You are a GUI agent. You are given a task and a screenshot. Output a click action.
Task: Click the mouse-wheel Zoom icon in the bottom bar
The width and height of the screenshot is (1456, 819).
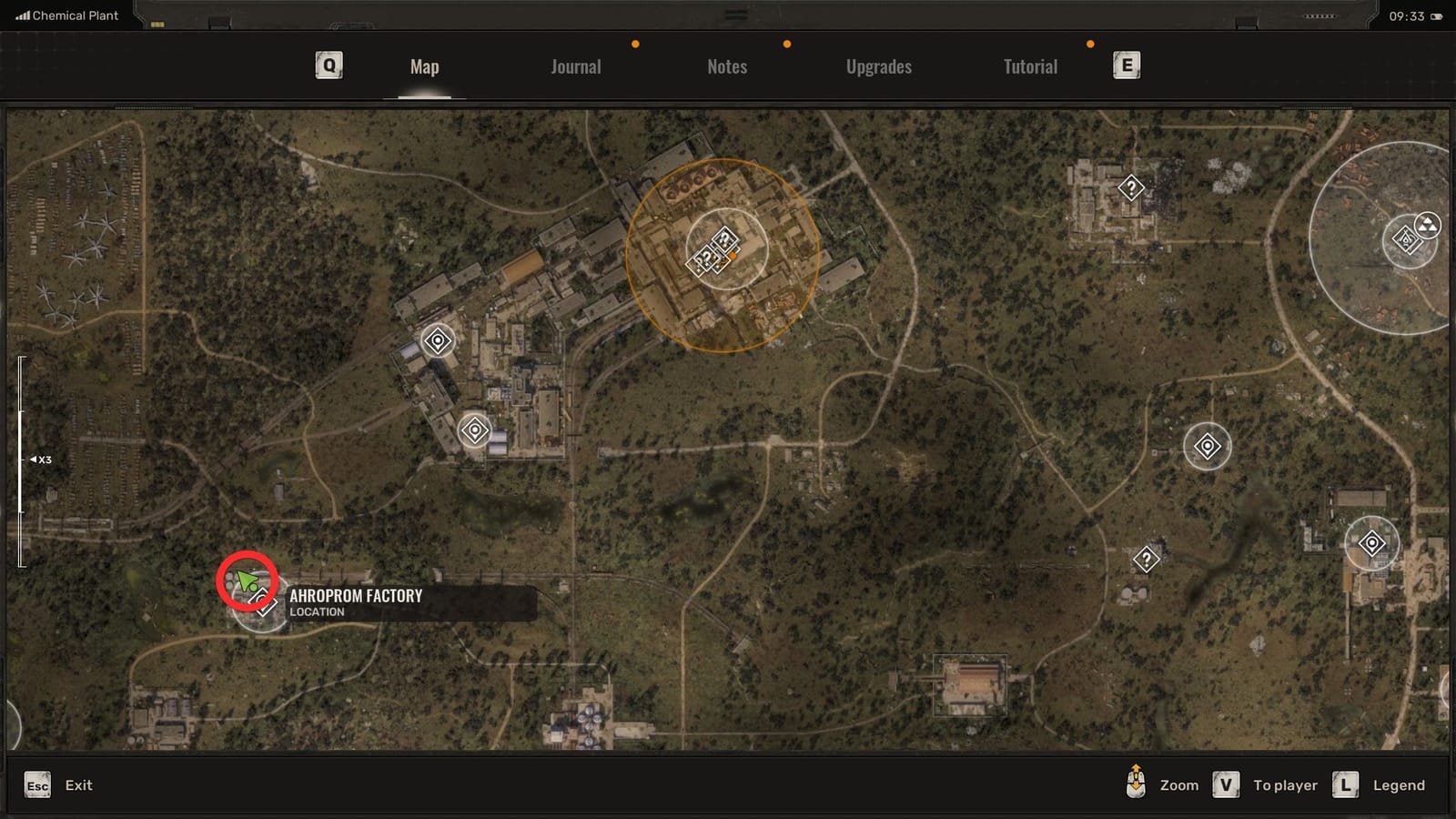point(1134,784)
